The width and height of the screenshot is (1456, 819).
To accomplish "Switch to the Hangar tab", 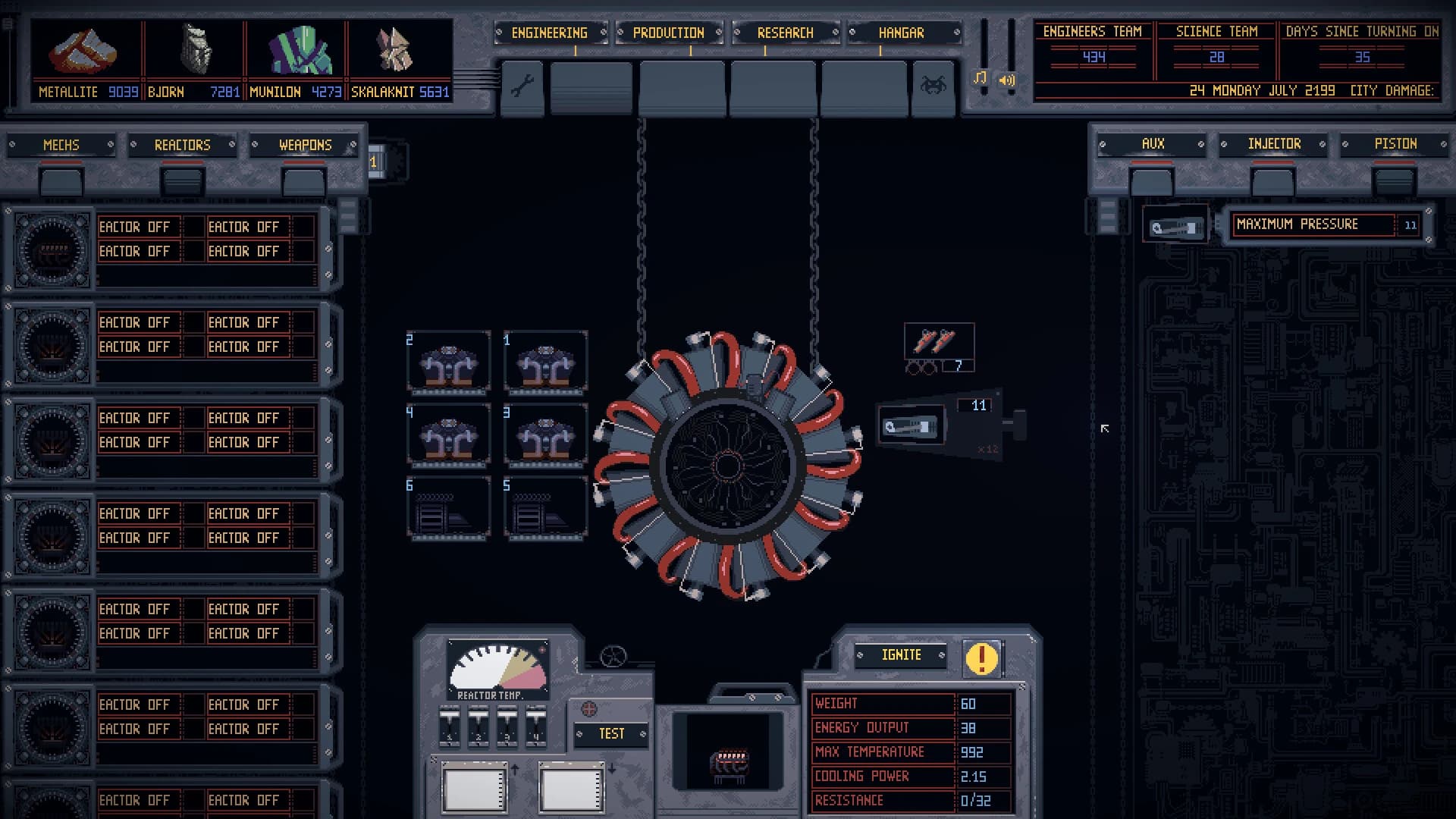I will [x=902, y=33].
